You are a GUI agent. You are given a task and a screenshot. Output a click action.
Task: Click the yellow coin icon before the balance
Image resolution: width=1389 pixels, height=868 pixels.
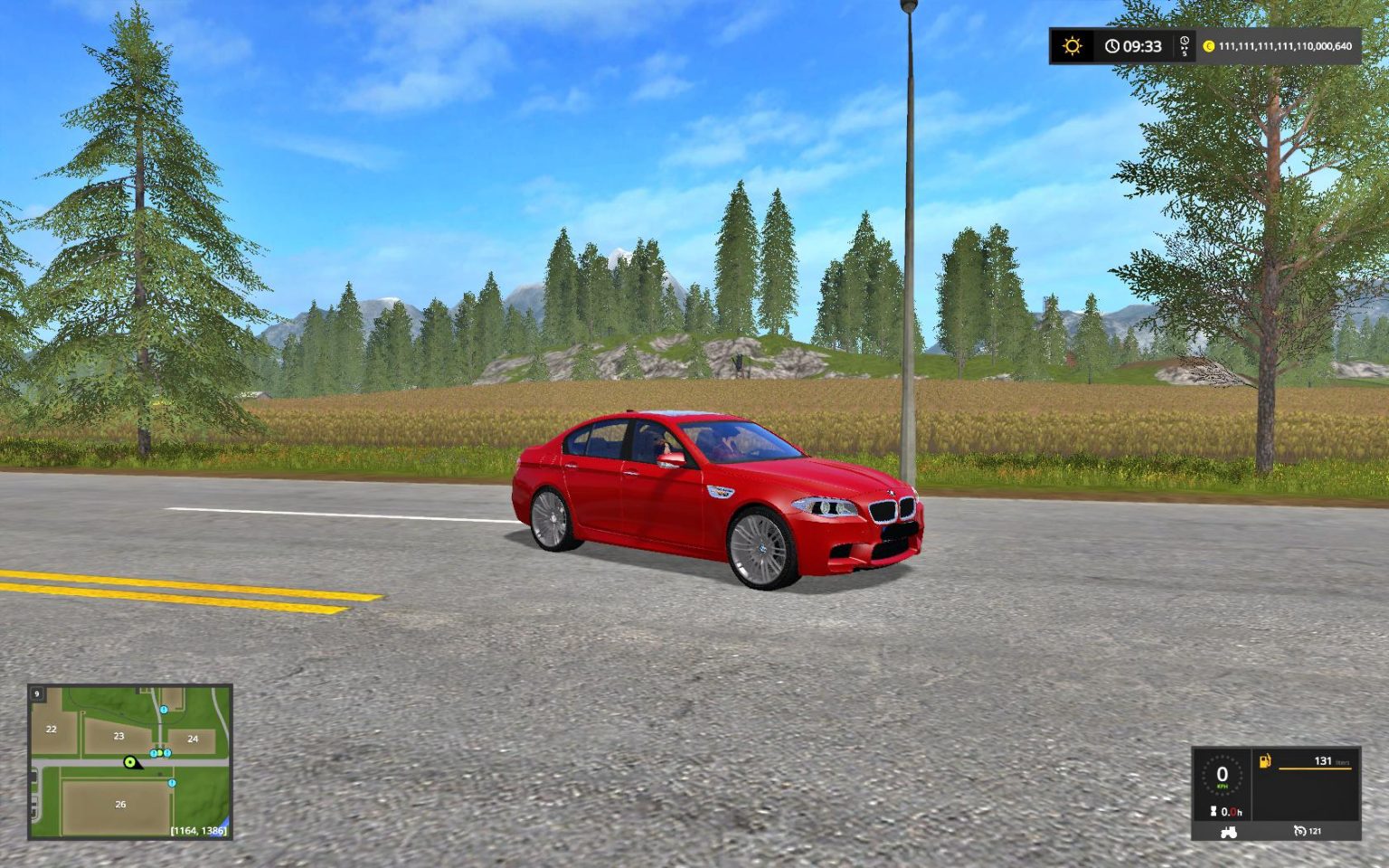[x=1209, y=46]
